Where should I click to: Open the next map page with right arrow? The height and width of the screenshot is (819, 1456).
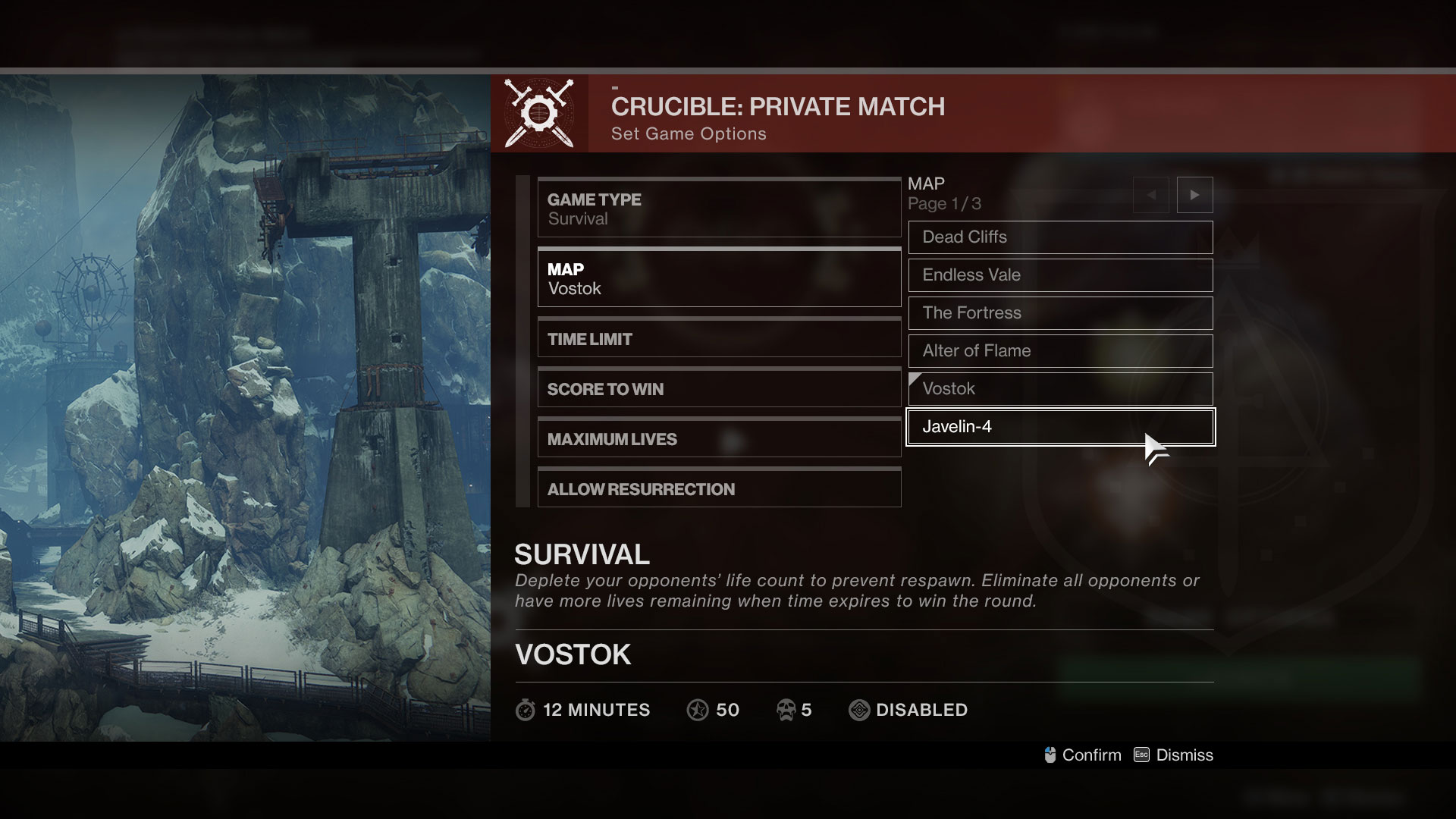[x=1195, y=195]
